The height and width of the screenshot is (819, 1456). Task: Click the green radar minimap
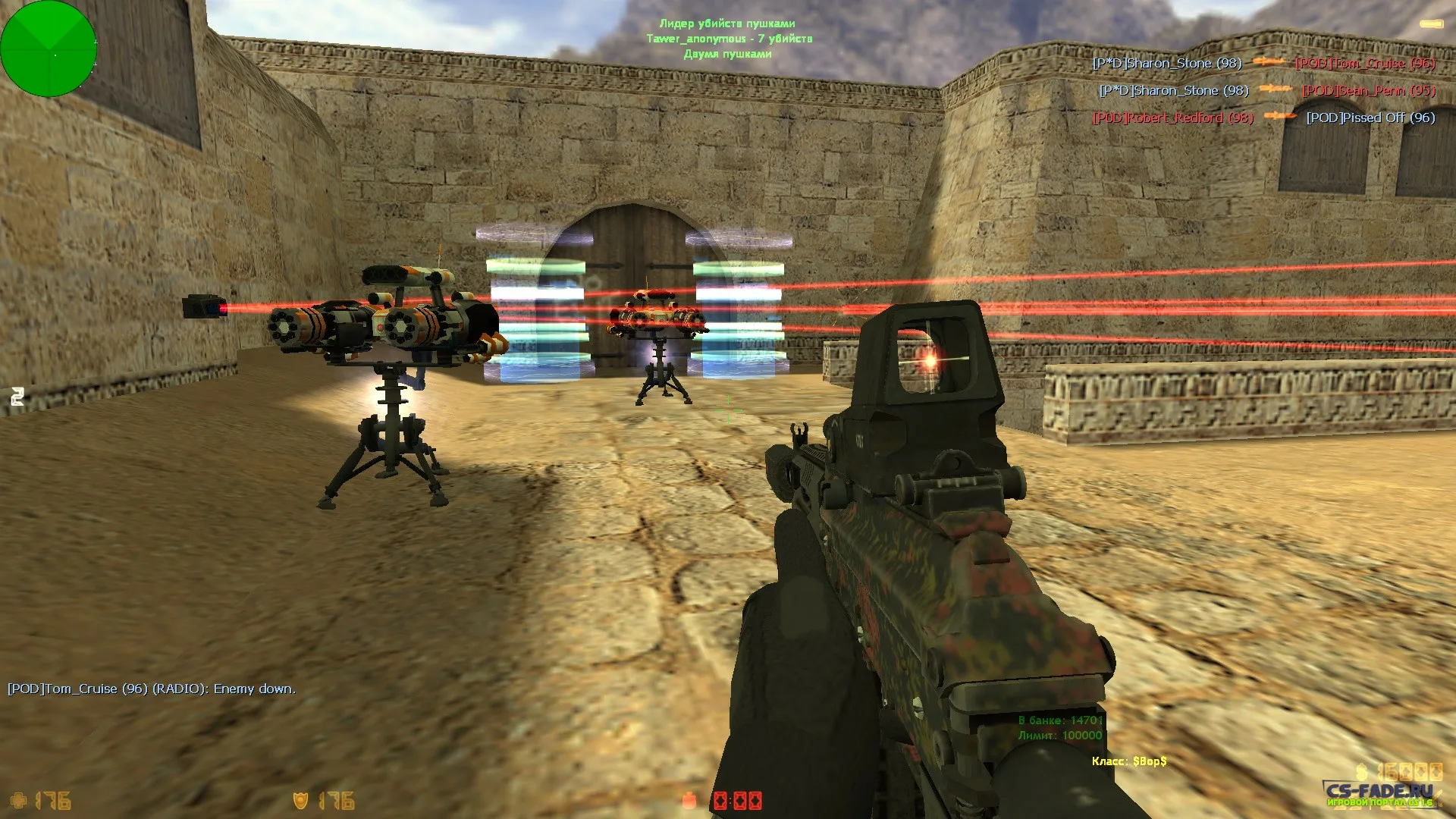click(49, 49)
